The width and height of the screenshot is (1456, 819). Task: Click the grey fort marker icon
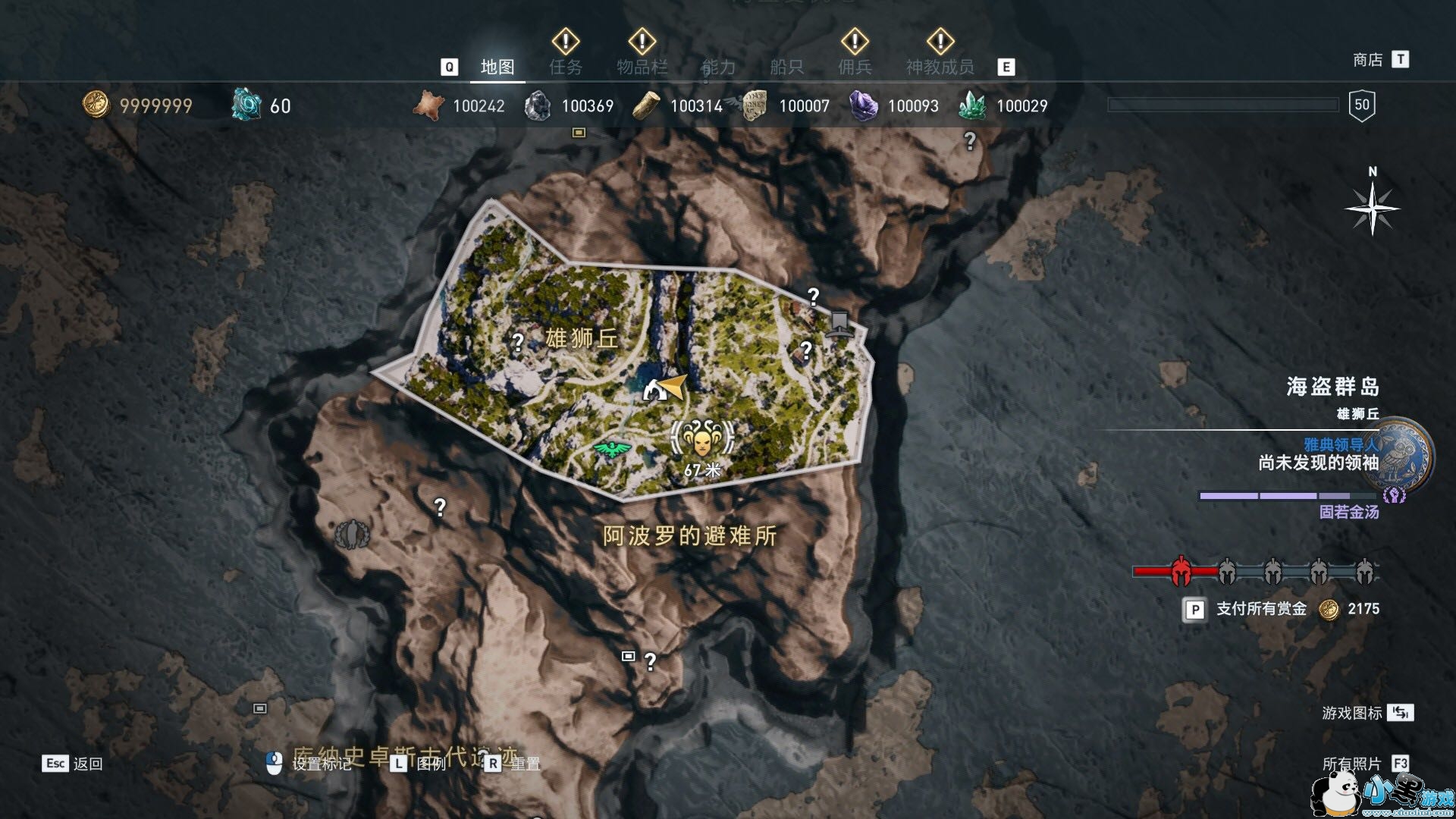point(838,323)
